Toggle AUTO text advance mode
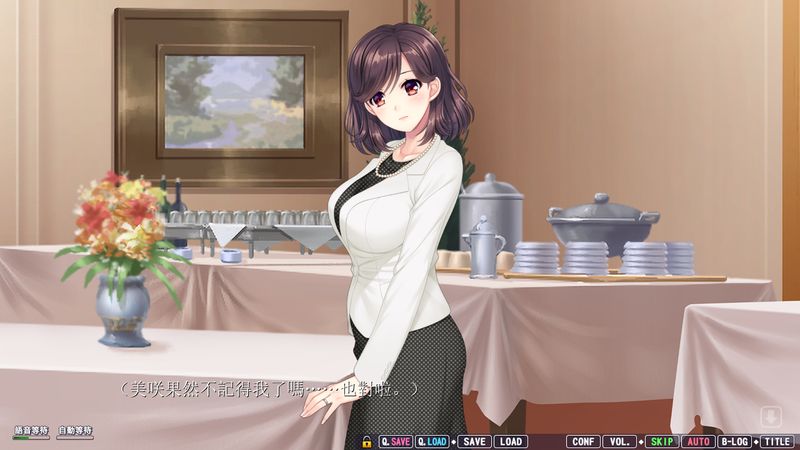Image resolution: width=800 pixels, height=450 pixels. point(698,441)
